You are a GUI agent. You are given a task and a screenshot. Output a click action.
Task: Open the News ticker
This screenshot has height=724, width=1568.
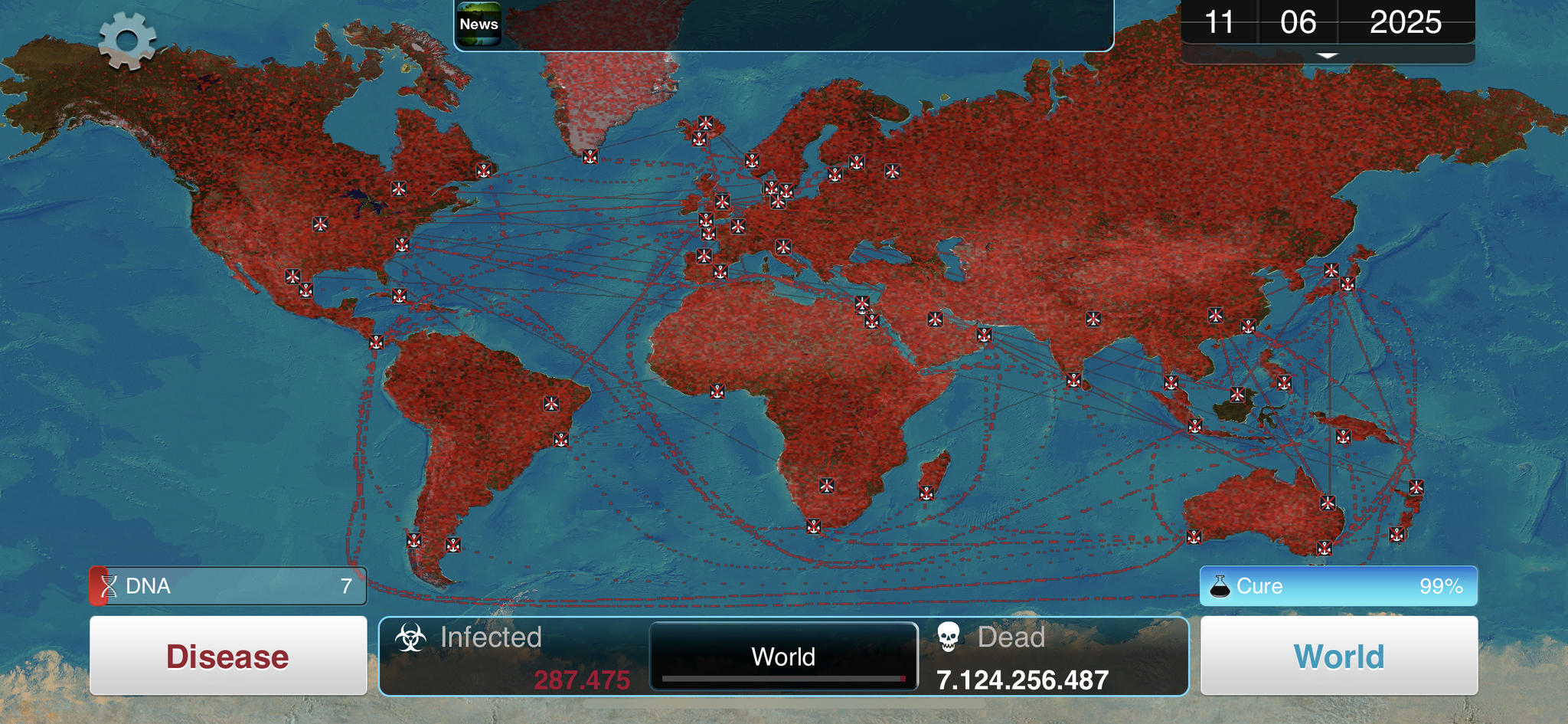tap(479, 24)
